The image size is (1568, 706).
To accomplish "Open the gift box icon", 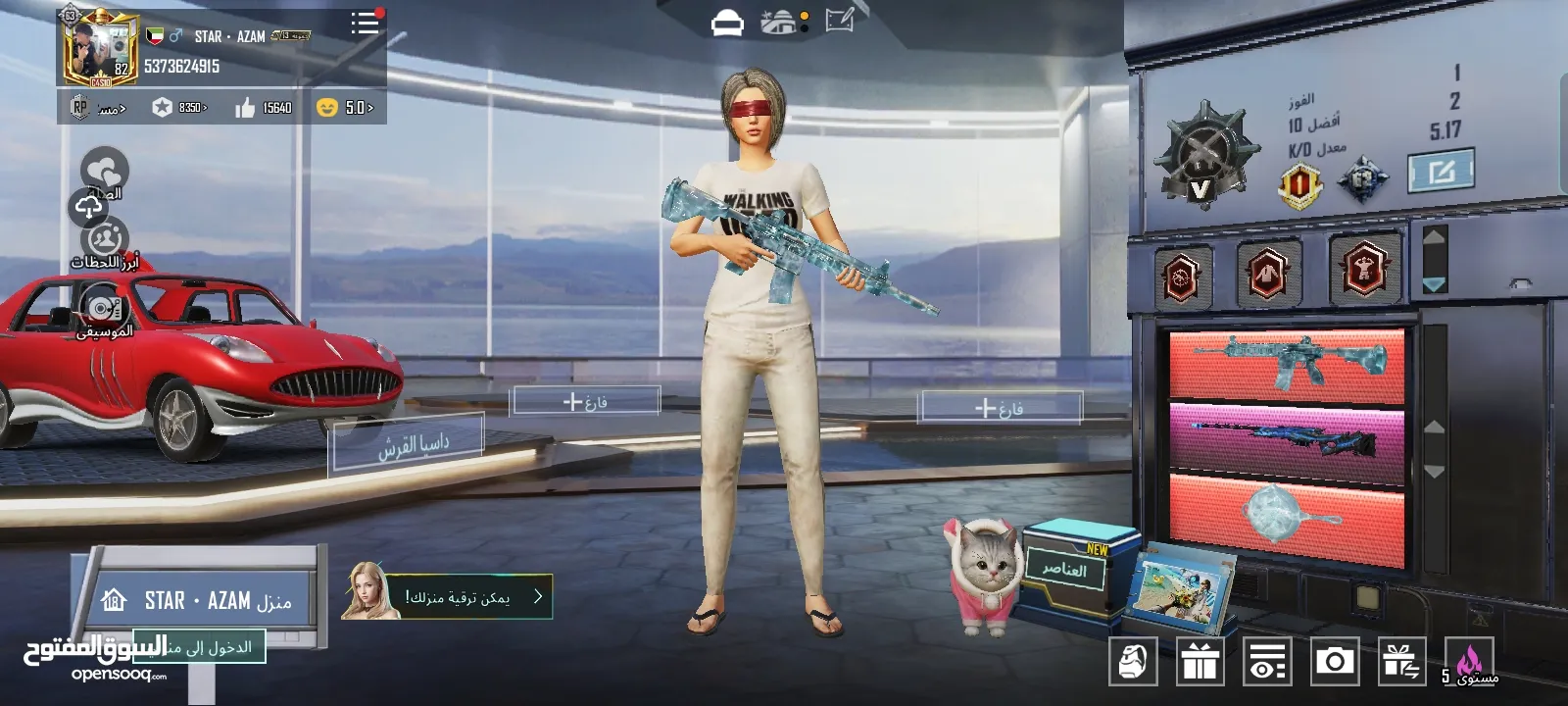I will (x=1200, y=662).
